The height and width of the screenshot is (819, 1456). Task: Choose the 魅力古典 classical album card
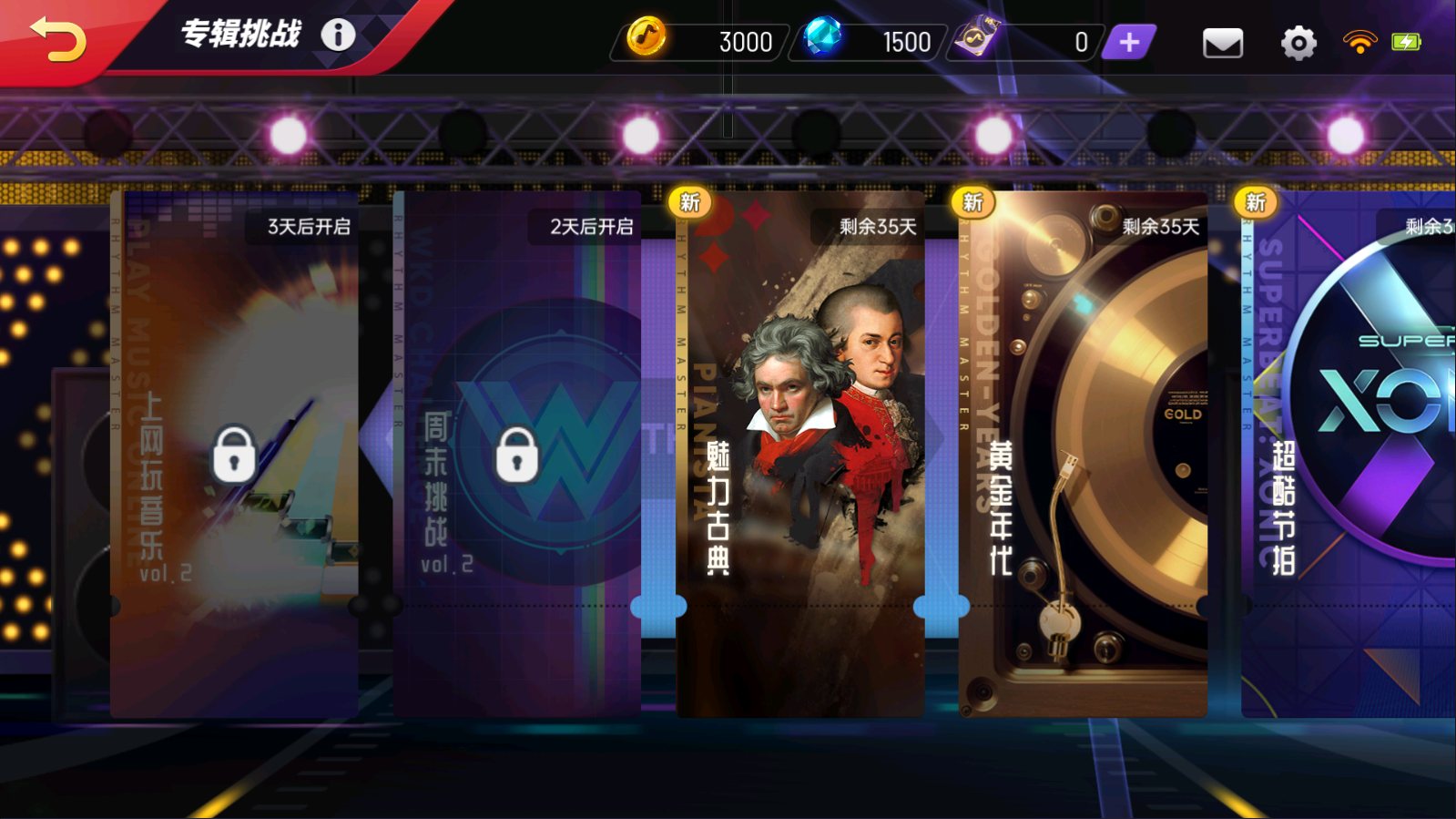click(800, 454)
